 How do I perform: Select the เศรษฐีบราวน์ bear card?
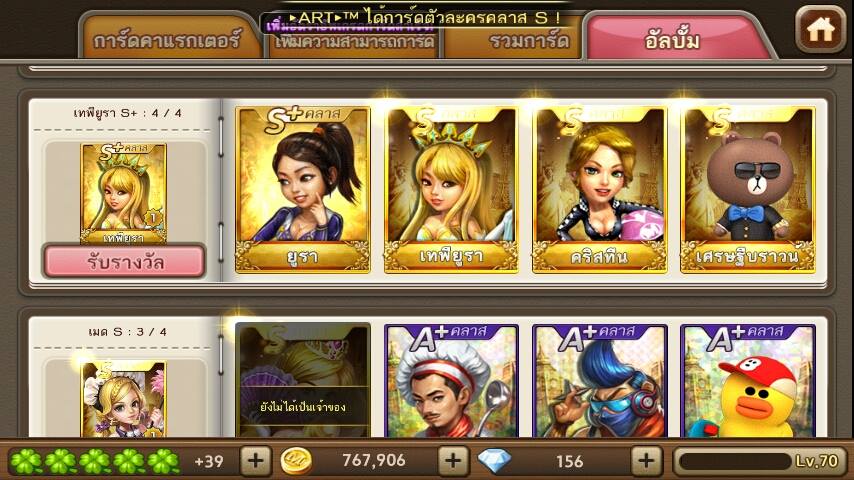[748, 189]
